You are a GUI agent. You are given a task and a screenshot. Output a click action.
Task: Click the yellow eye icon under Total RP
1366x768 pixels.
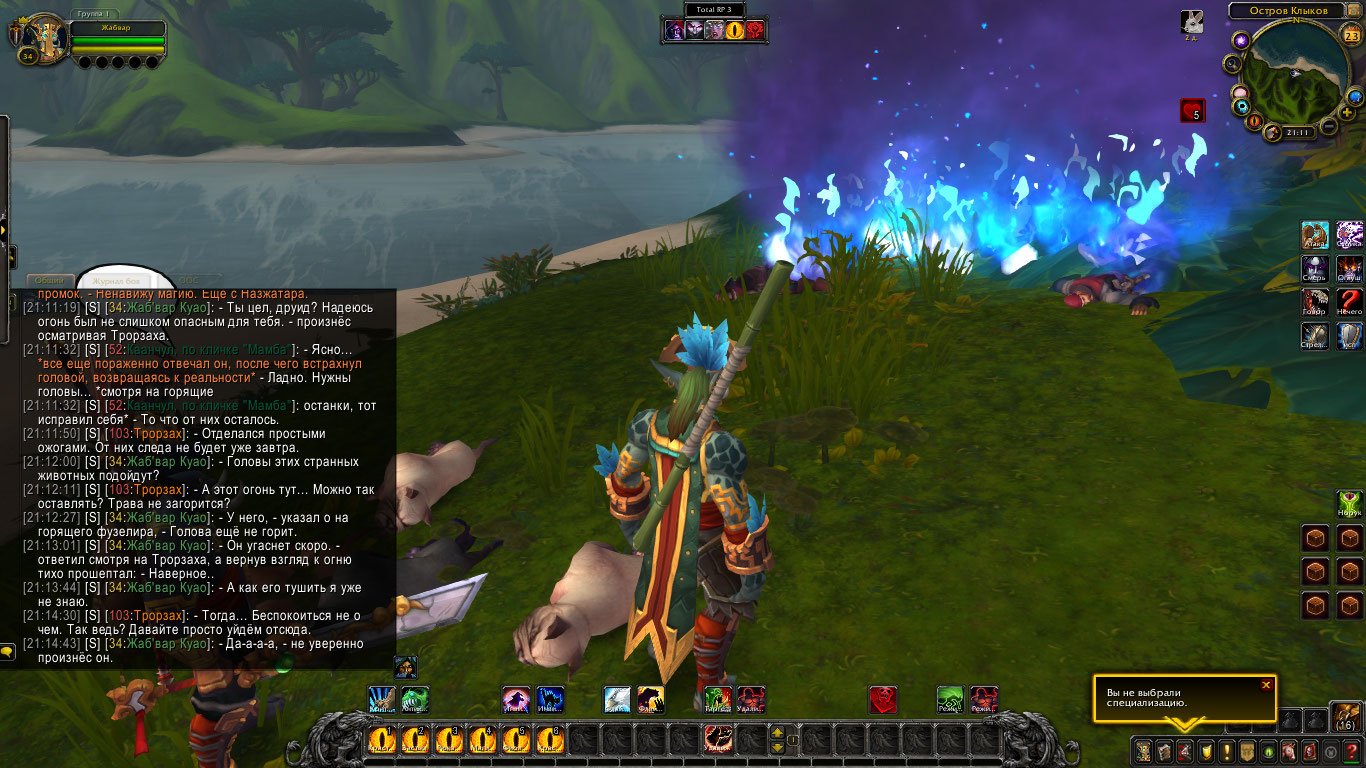[x=735, y=30]
